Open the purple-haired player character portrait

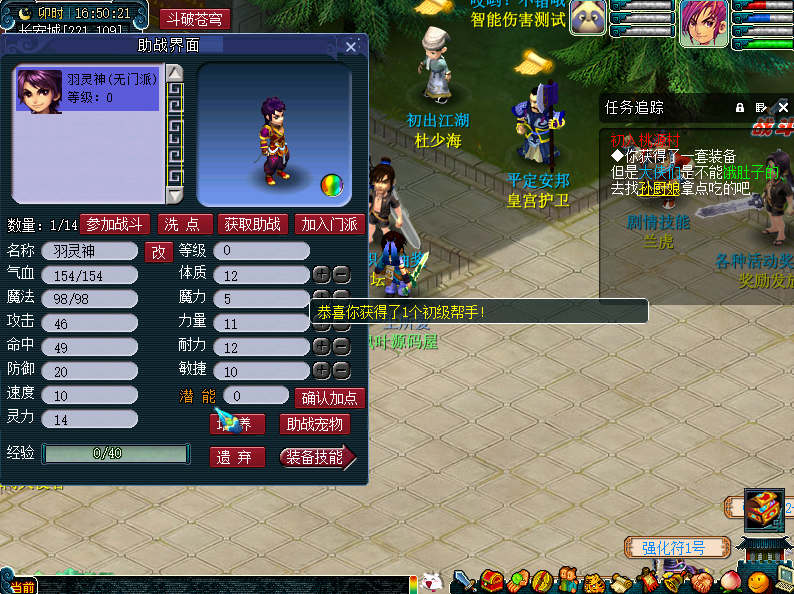pos(704,22)
